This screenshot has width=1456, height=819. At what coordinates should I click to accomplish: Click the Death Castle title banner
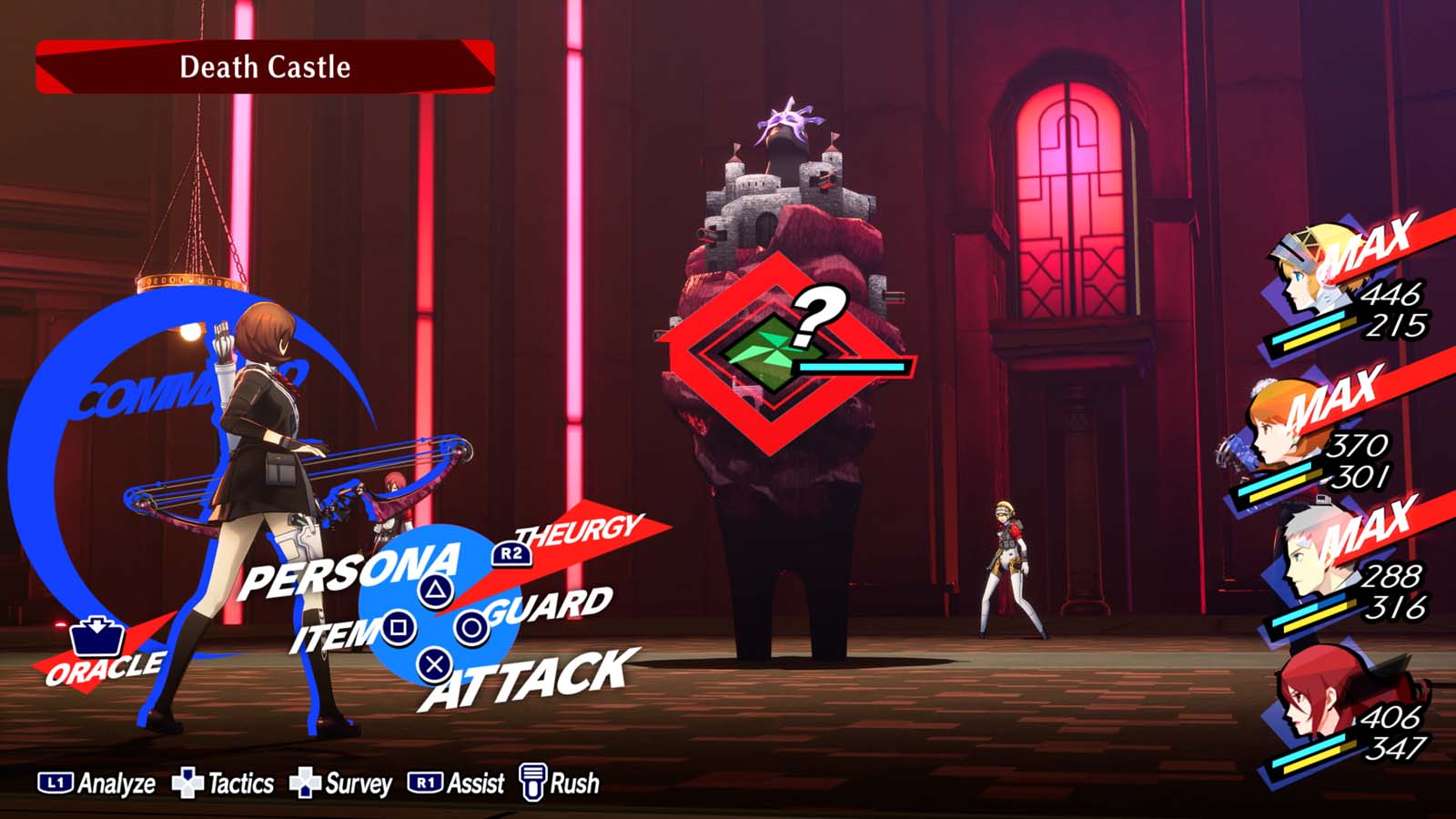pos(264,66)
